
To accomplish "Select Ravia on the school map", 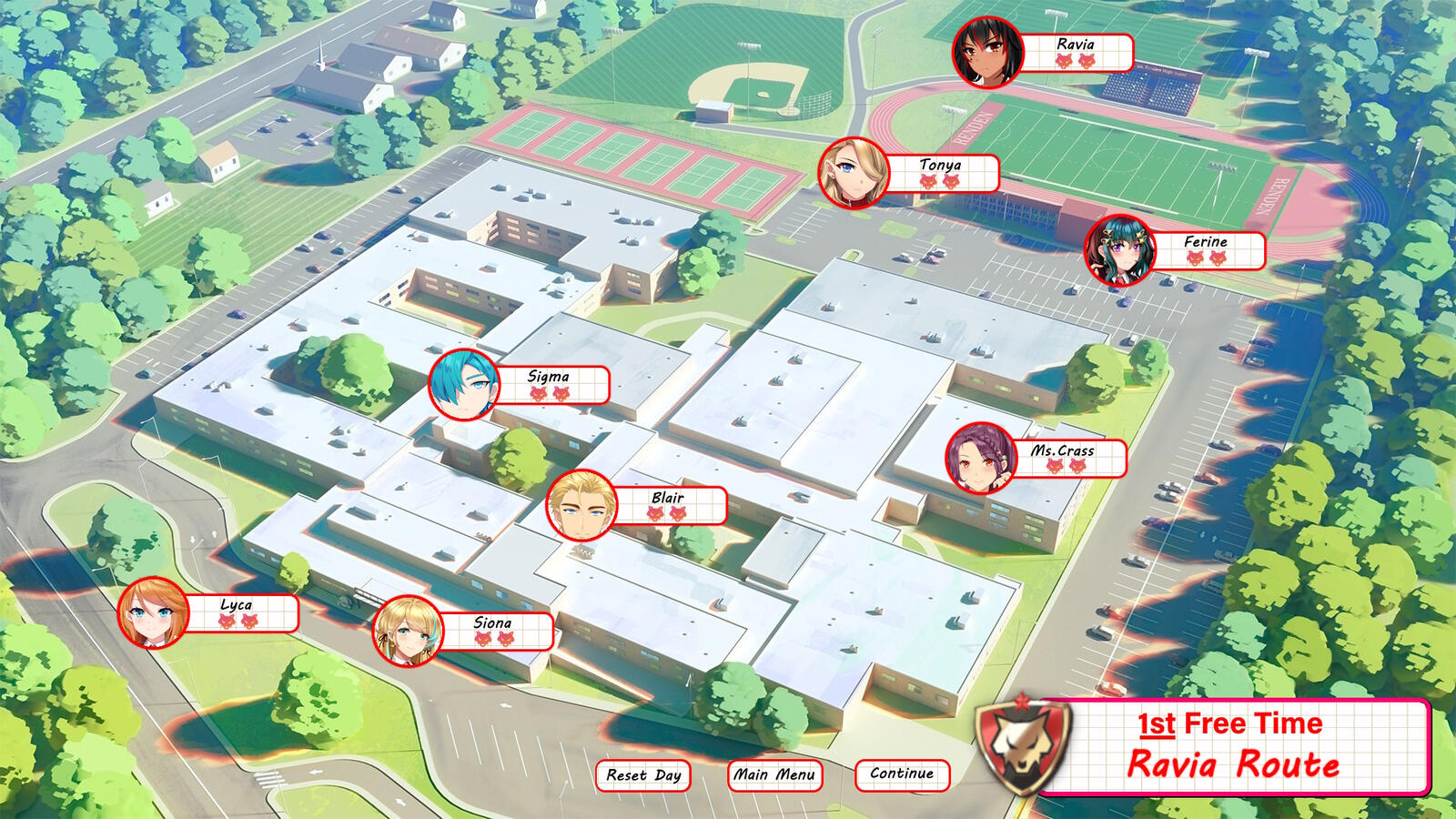I will pos(988,53).
